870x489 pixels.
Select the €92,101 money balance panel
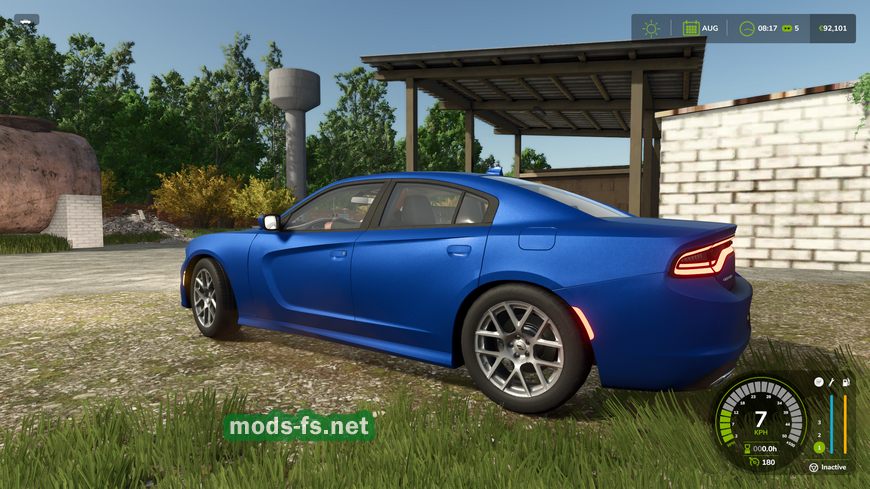829,28
